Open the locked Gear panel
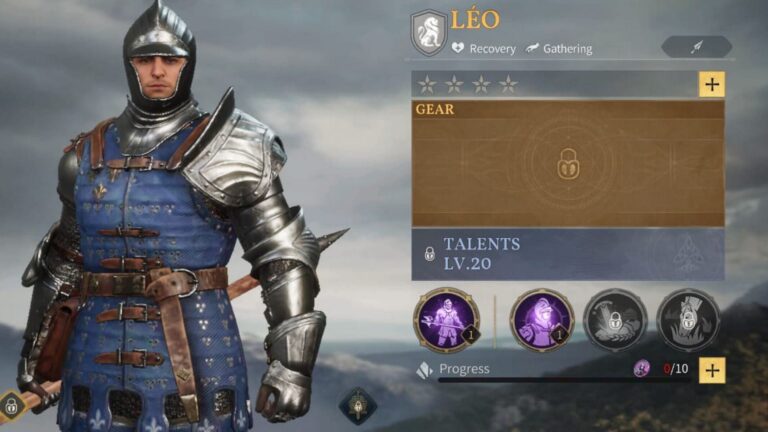768x432 pixels. click(x=567, y=163)
